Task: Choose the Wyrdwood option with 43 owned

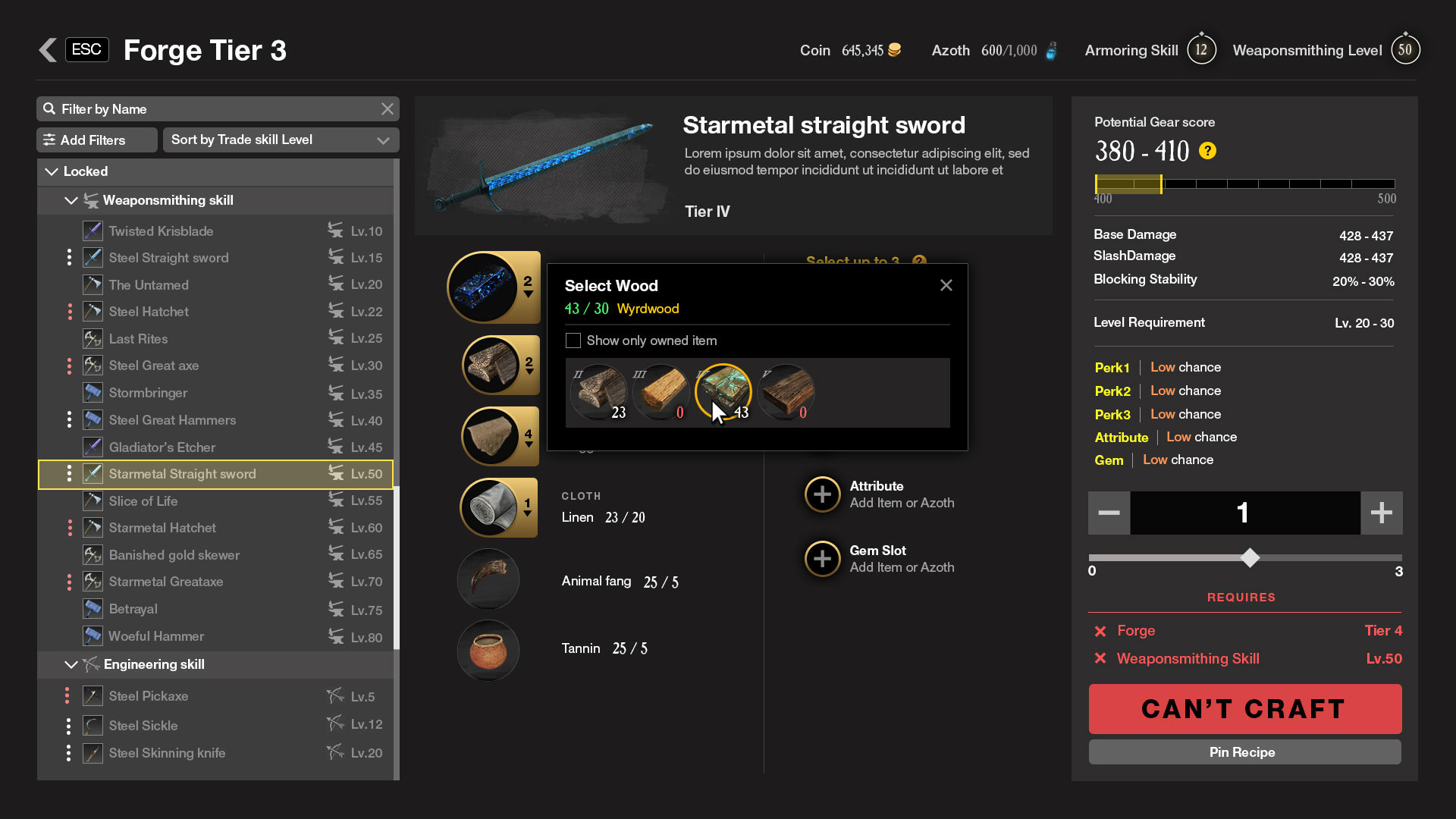Action: tap(723, 392)
